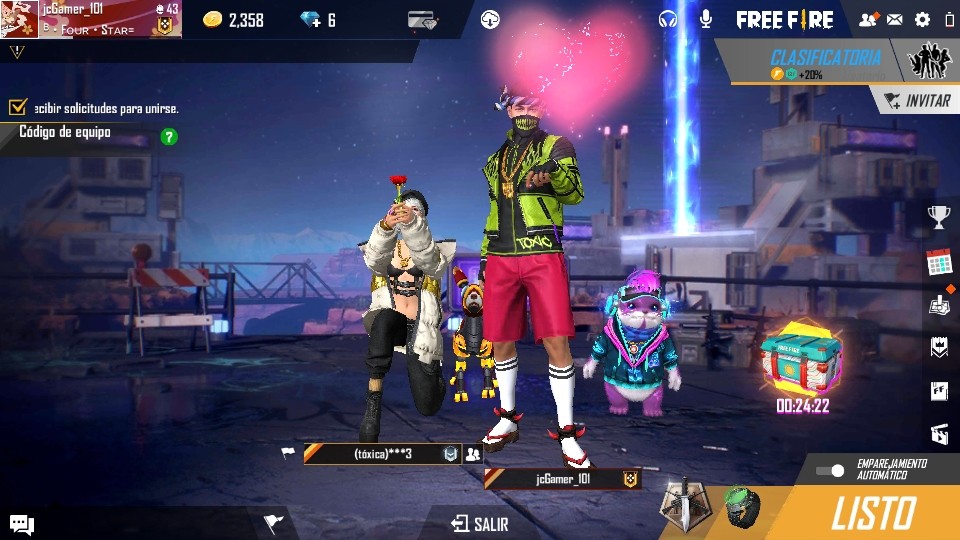This screenshot has width=960, height=540.
Task: Open the trophy rankings icon
Action: coord(938,216)
